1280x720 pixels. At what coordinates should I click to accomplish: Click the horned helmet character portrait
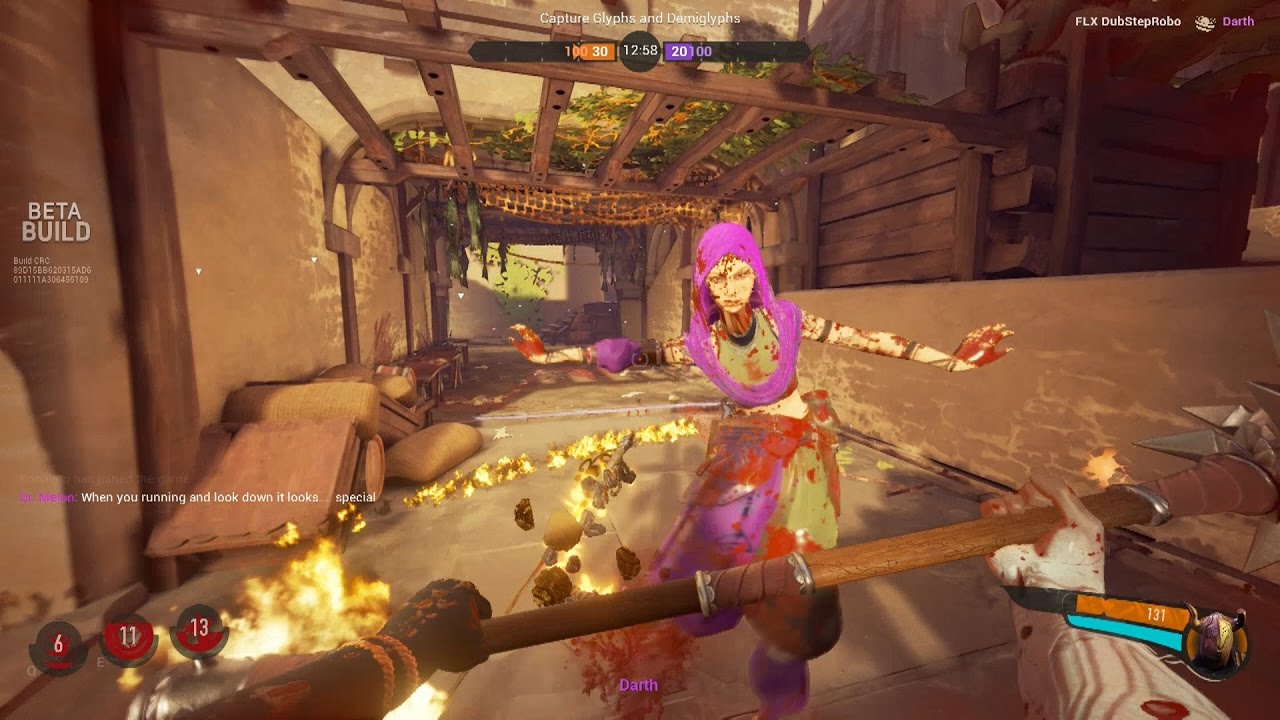coord(1215,638)
